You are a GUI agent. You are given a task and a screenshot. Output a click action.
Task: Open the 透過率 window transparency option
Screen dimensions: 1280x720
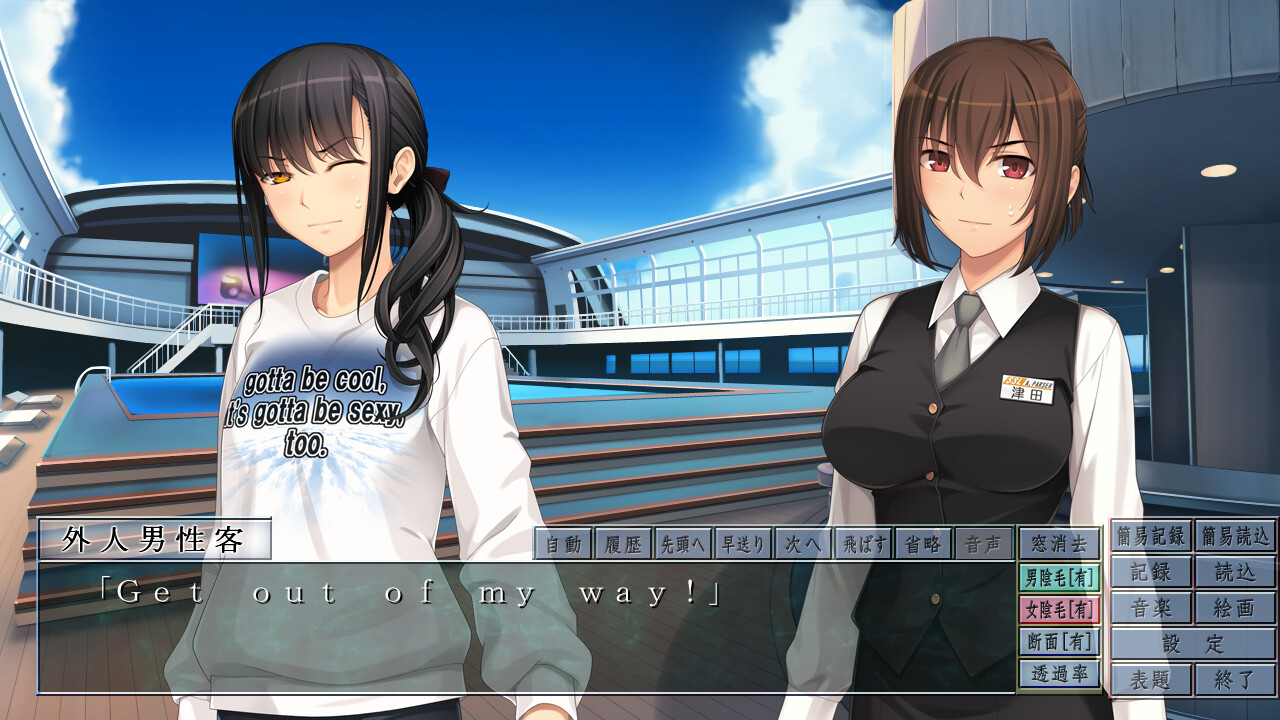pos(1059,674)
